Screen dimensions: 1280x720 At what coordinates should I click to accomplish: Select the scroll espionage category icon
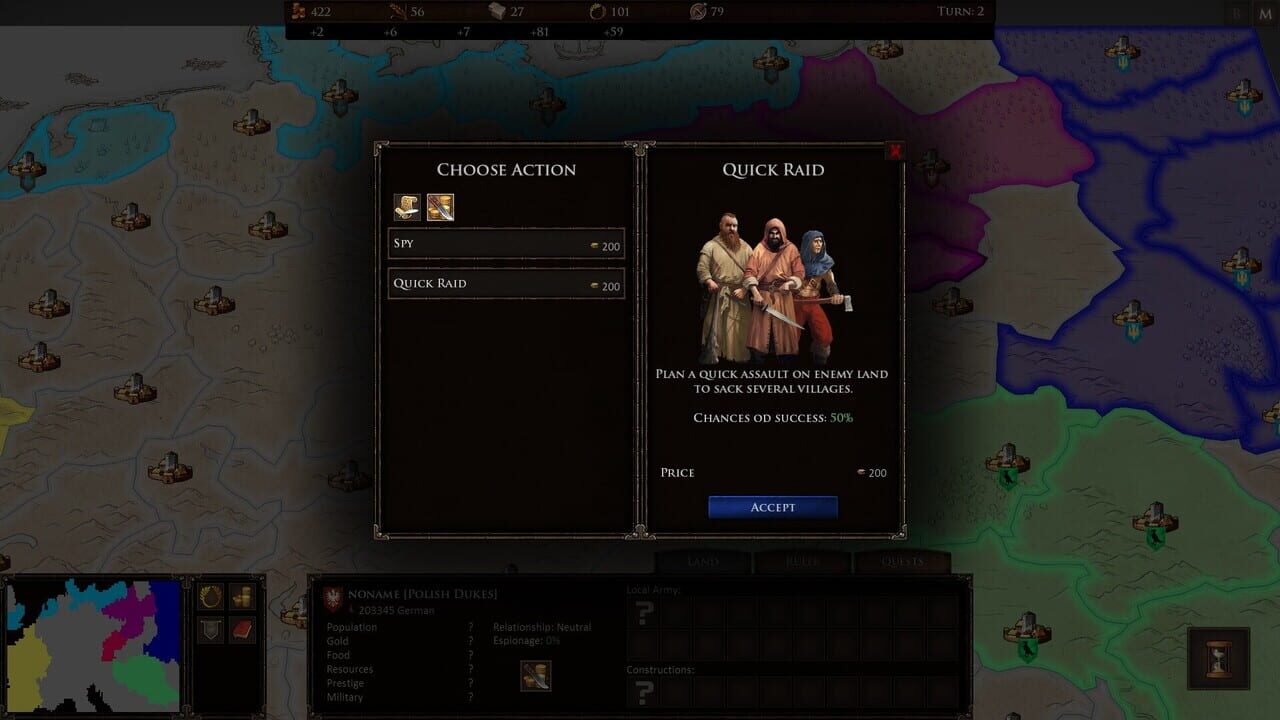pos(408,207)
